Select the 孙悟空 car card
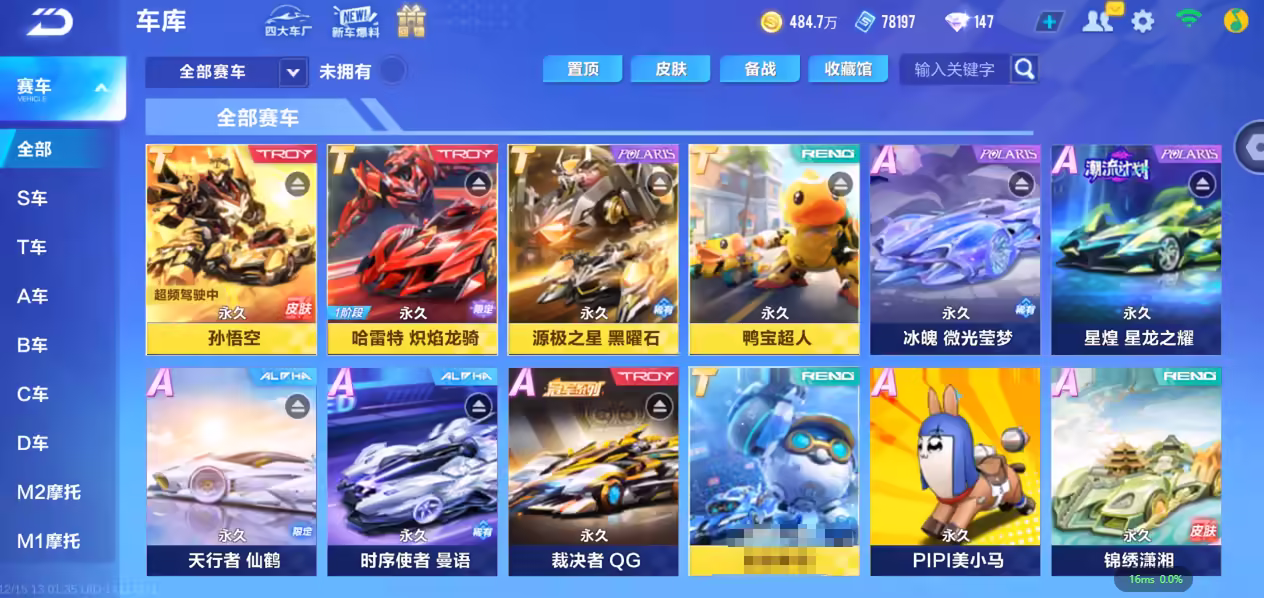This screenshot has width=1264, height=598. click(x=231, y=249)
